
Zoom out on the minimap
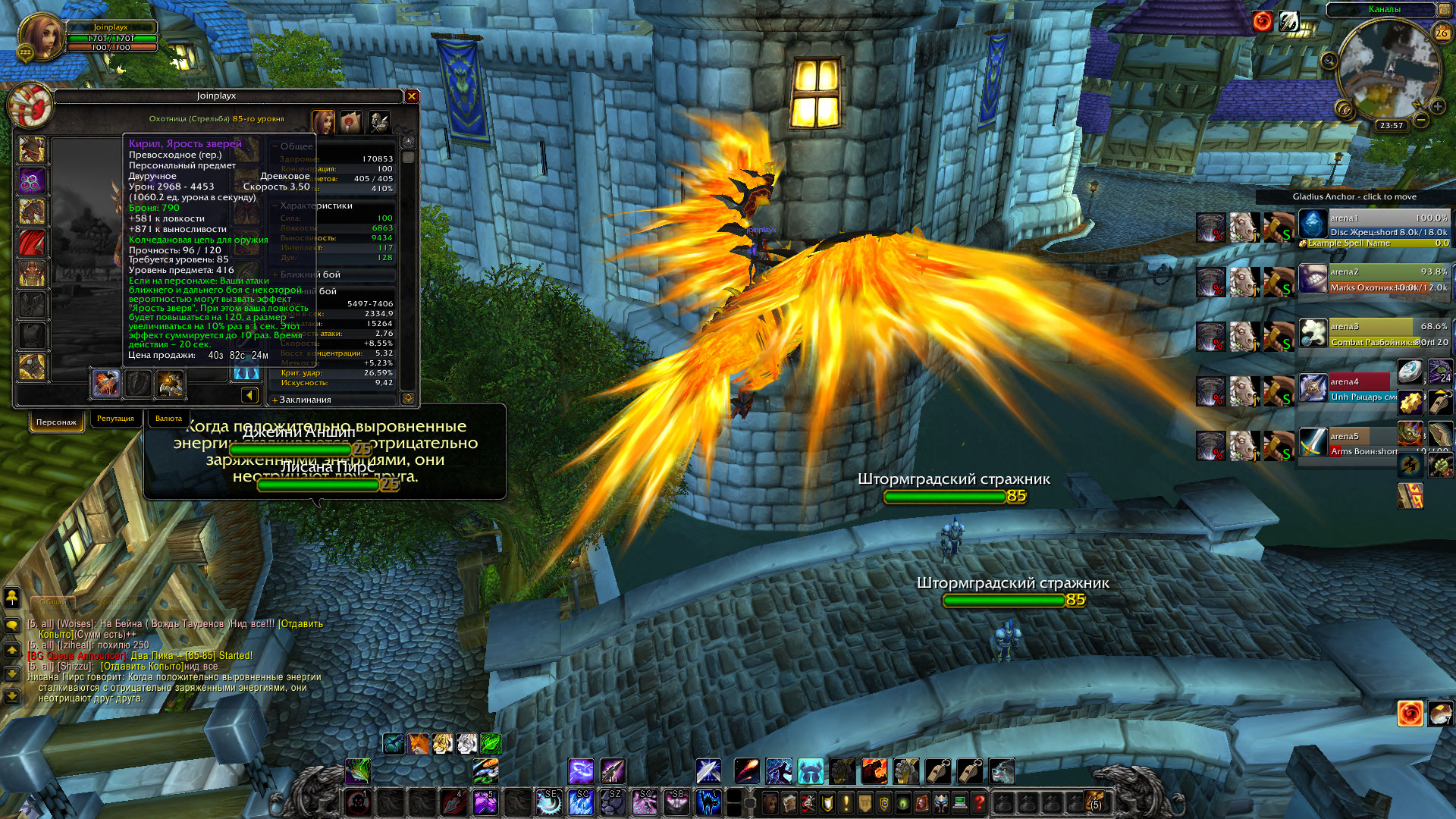1421,120
